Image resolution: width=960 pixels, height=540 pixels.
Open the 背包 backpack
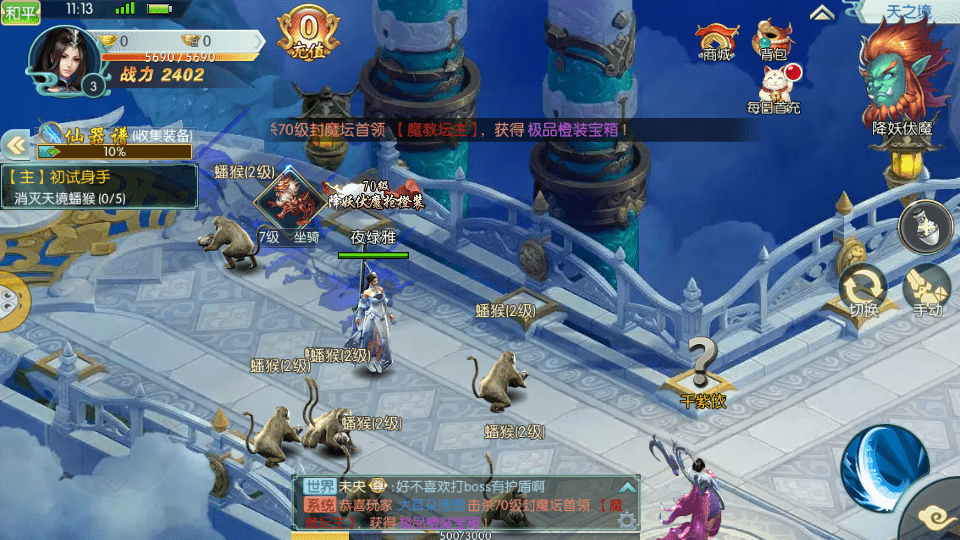(x=772, y=42)
